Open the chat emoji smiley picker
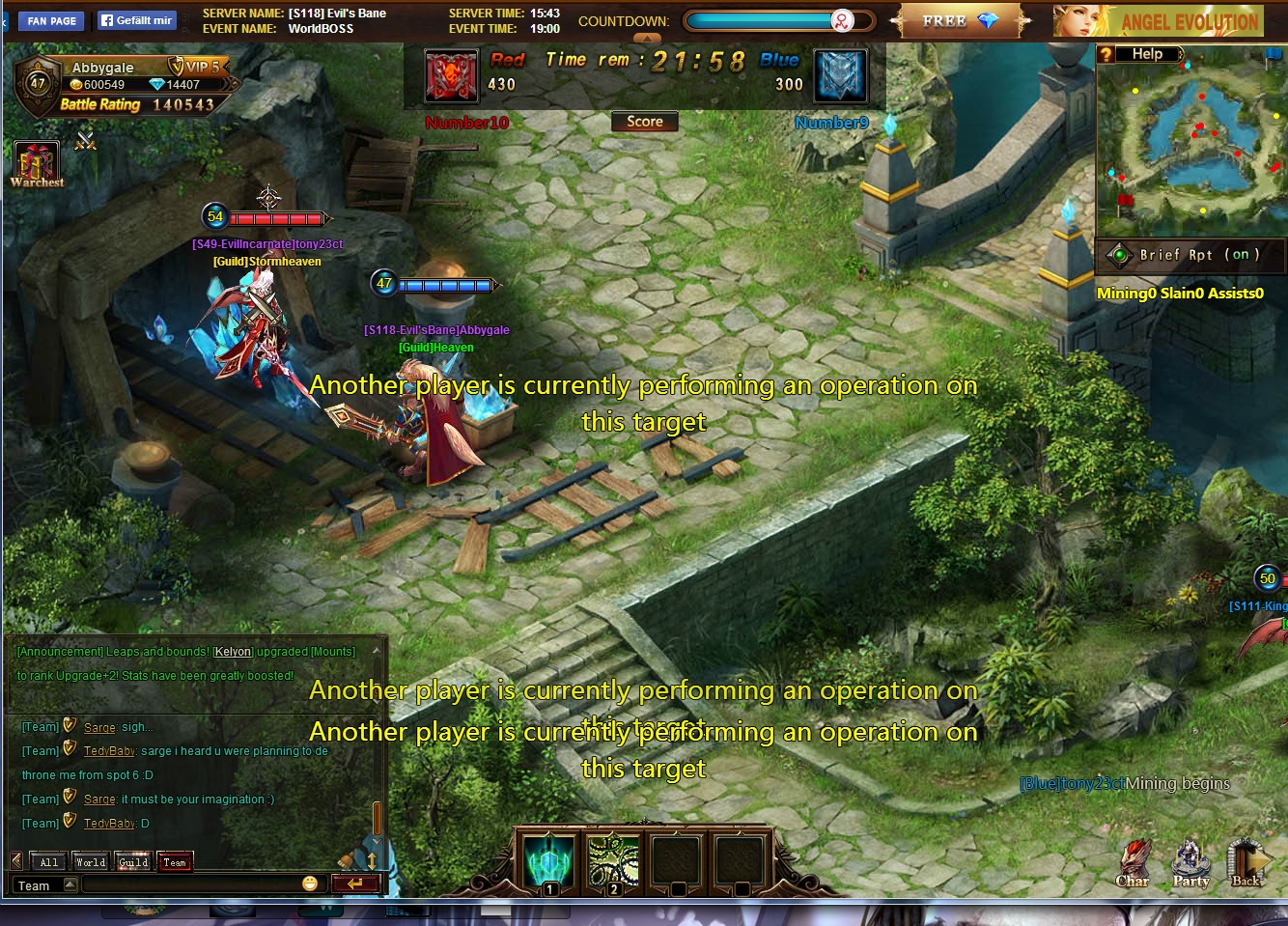The width and height of the screenshot is (1288, 926). pos(310,884)
